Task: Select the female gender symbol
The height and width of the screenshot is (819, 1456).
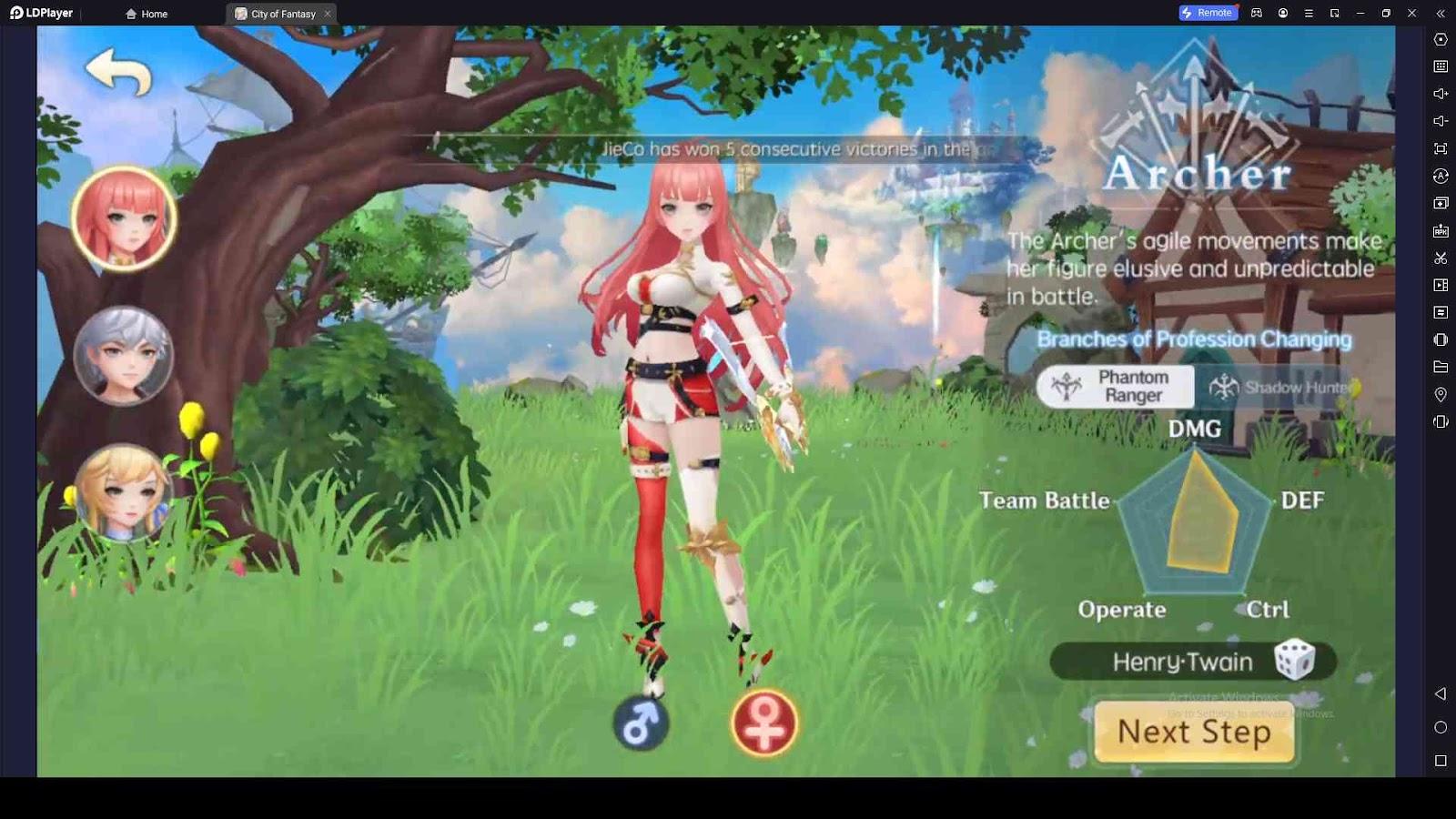Action: 763,722
